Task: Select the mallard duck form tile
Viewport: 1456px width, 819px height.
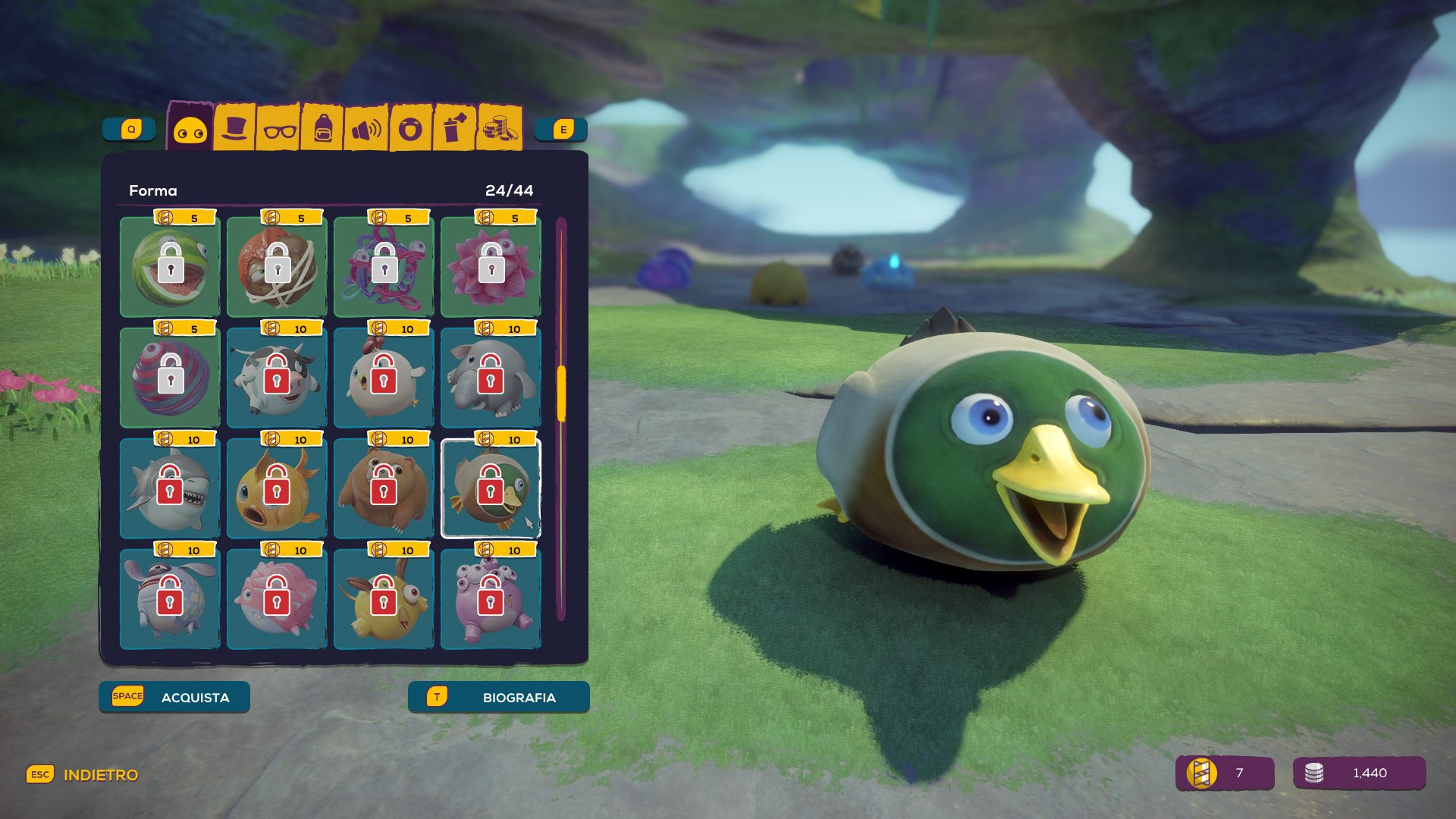Action: [x=491, y=488]
